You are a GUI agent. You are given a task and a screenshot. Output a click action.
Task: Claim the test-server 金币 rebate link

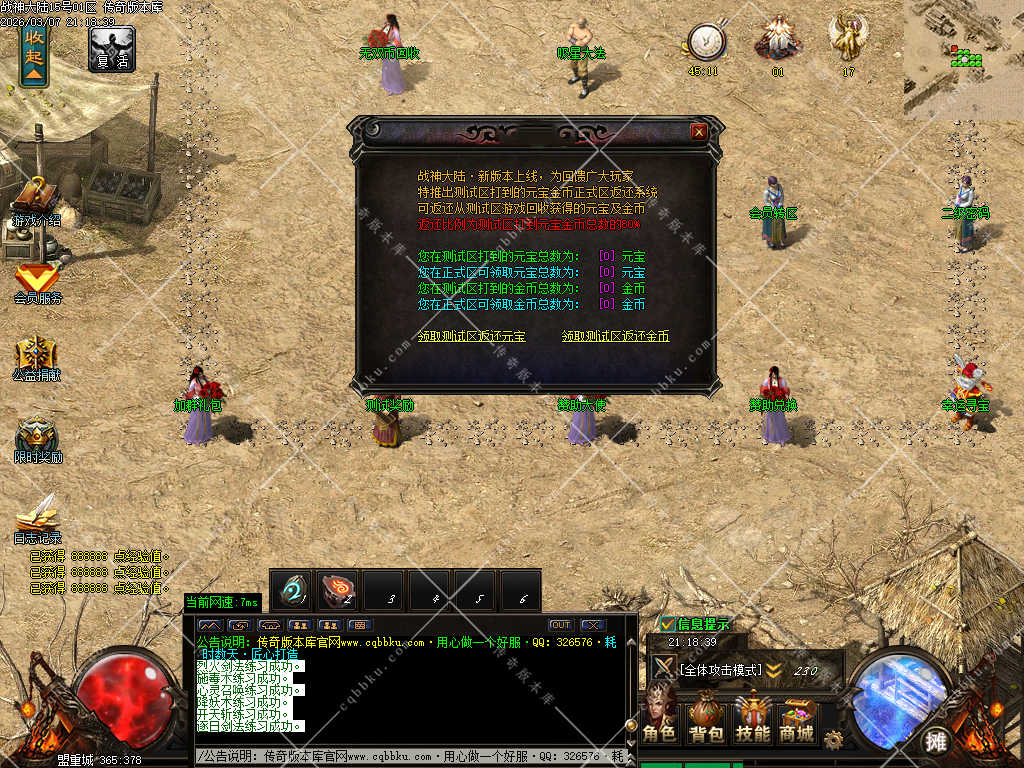coord(615,337)
